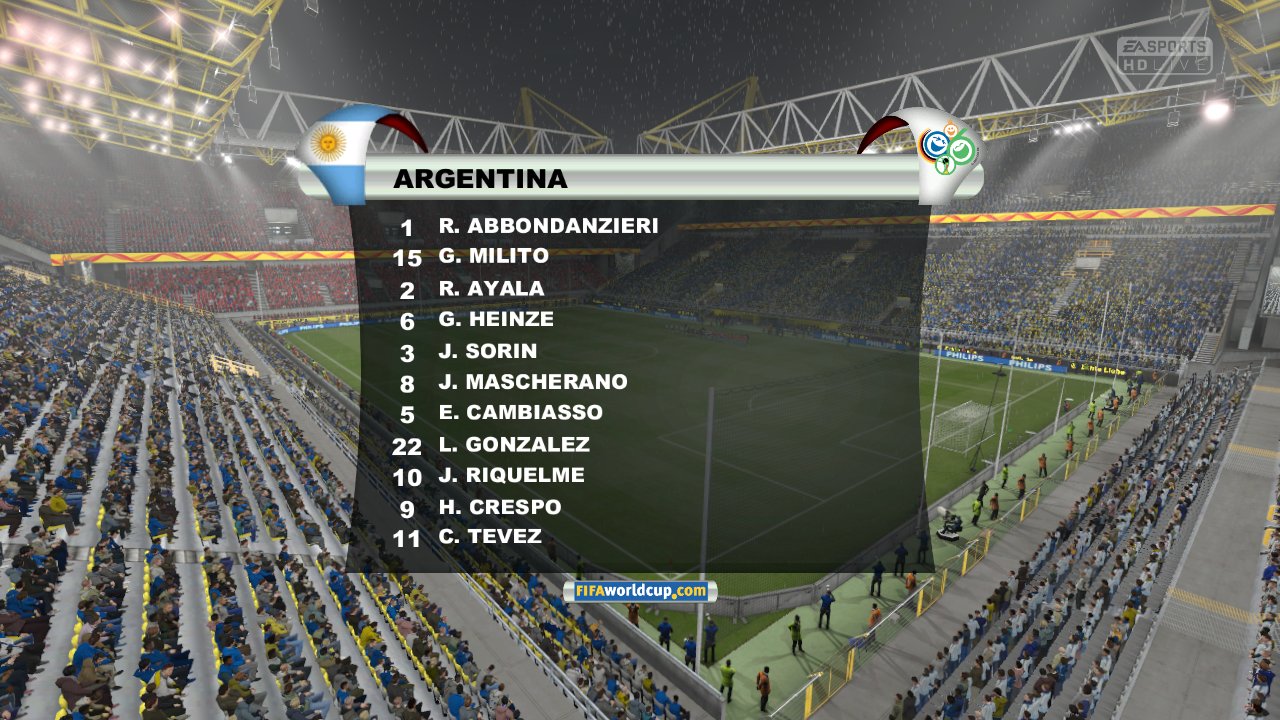Click the ARGENTINA team name header

480,179
